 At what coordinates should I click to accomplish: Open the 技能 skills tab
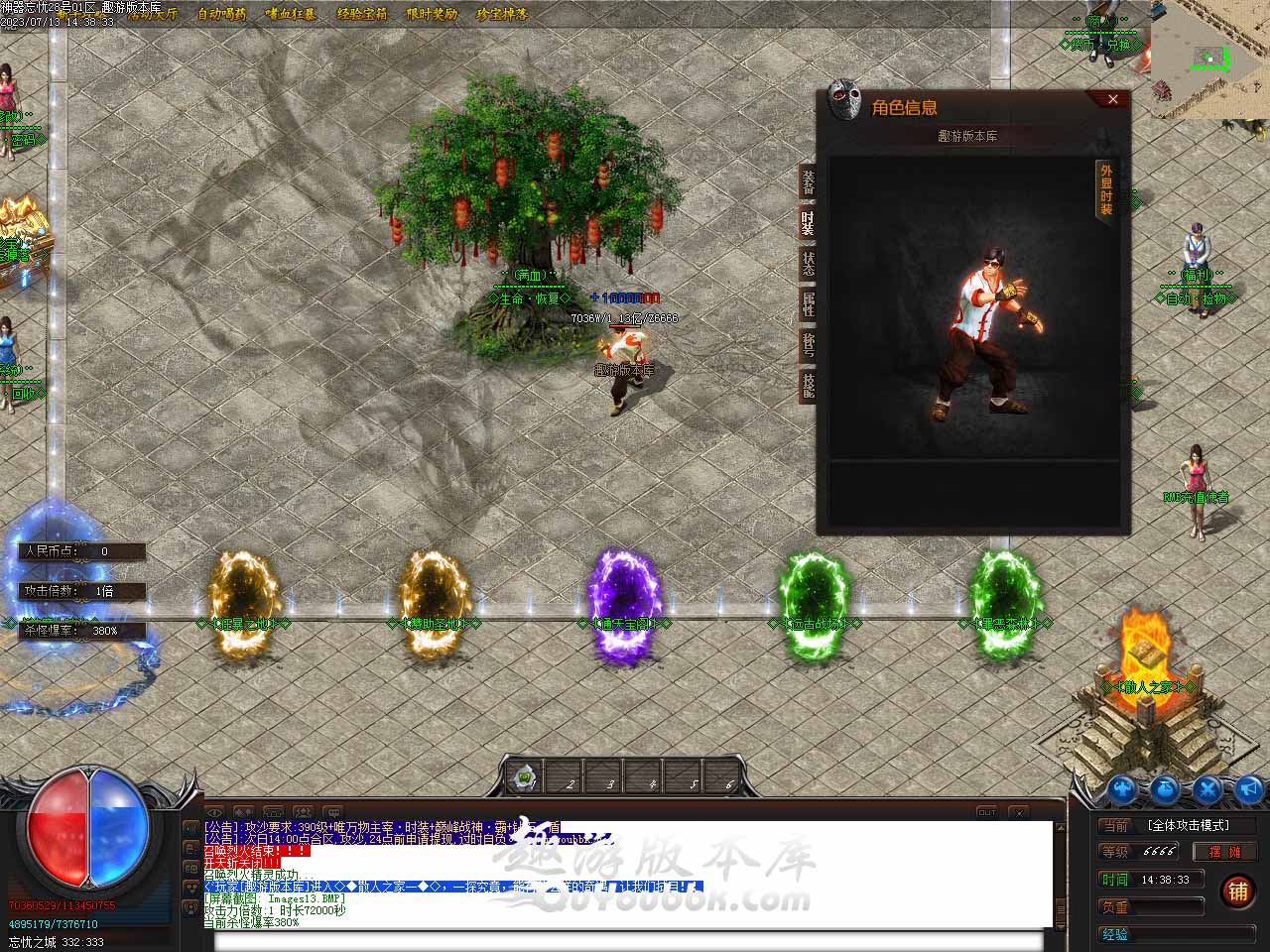[x=809, y=385]
